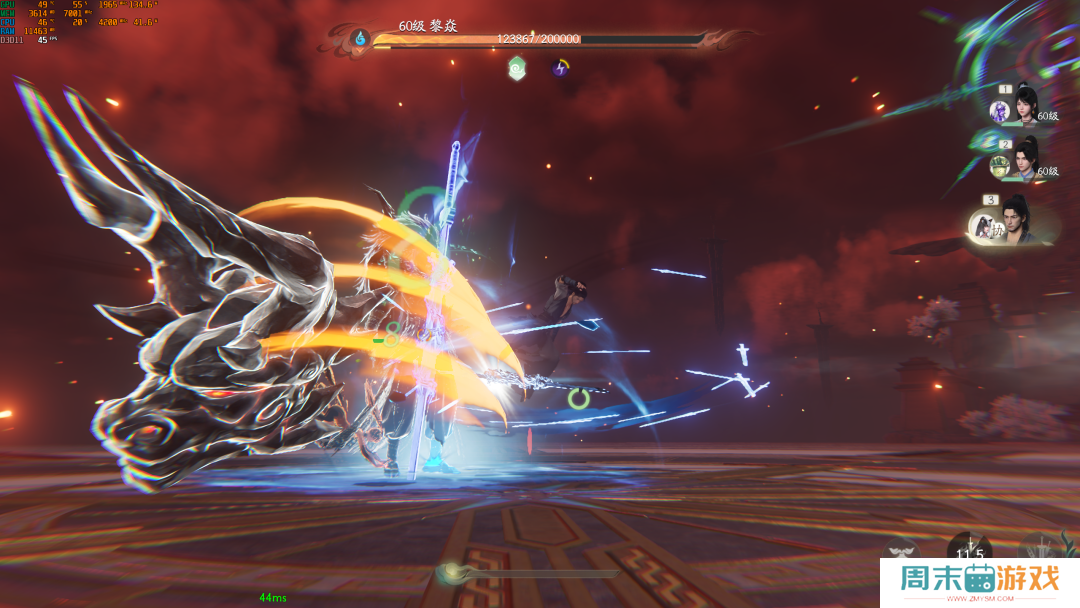Click the boss's blue flame element icon
The height and width of the screenshot is (608, 1080).
click(360, 39)
